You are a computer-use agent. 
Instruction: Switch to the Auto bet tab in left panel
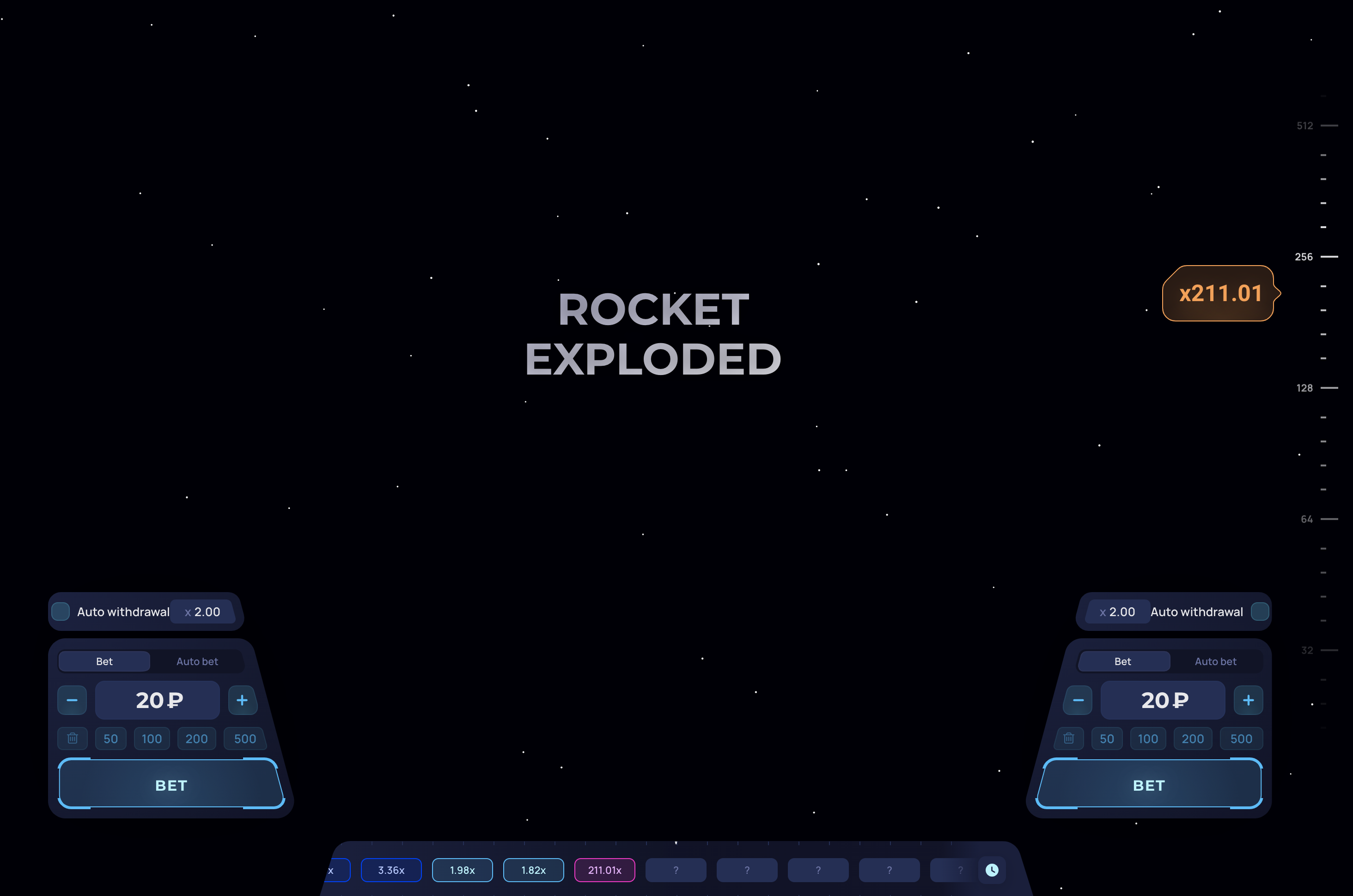pyautogui.click(x=197, y=661)
